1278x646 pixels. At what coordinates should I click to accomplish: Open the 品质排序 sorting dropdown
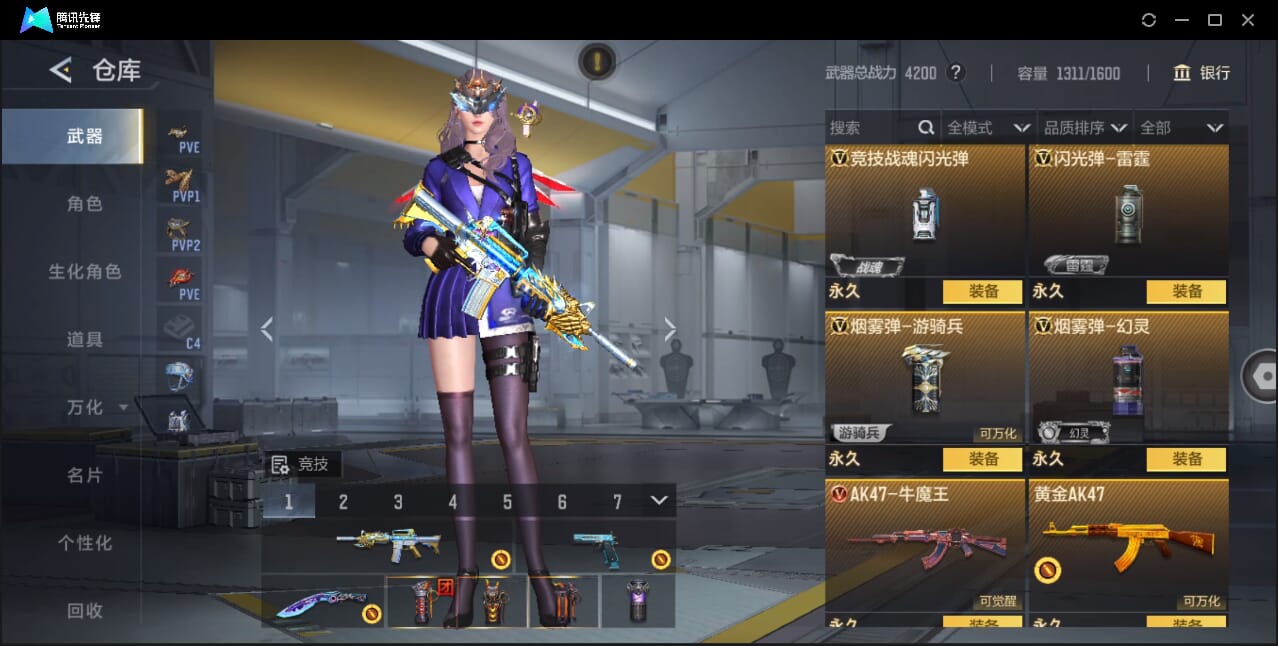click(1085, 128)
